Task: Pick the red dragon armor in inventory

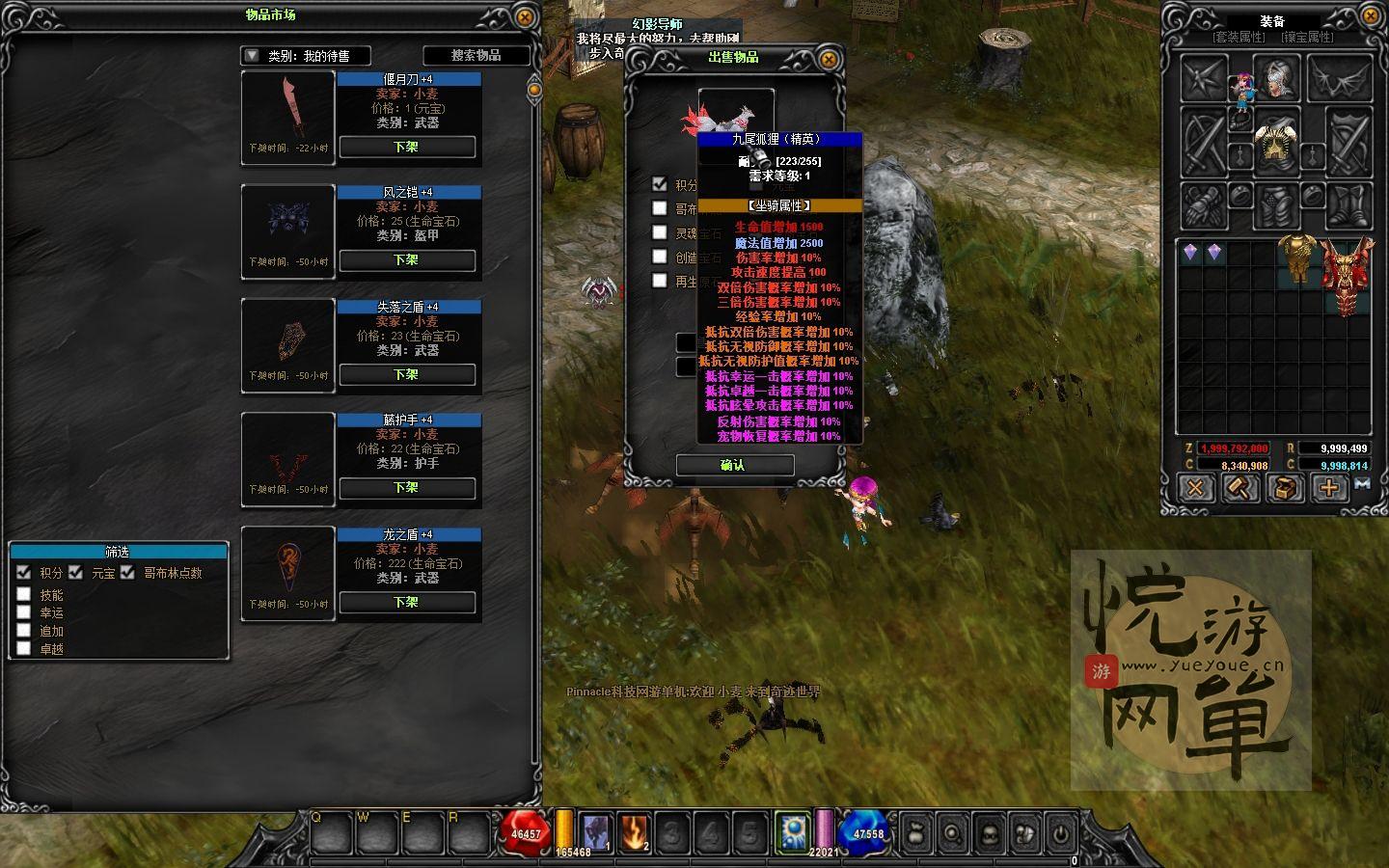Action: tap(1347, 276)
